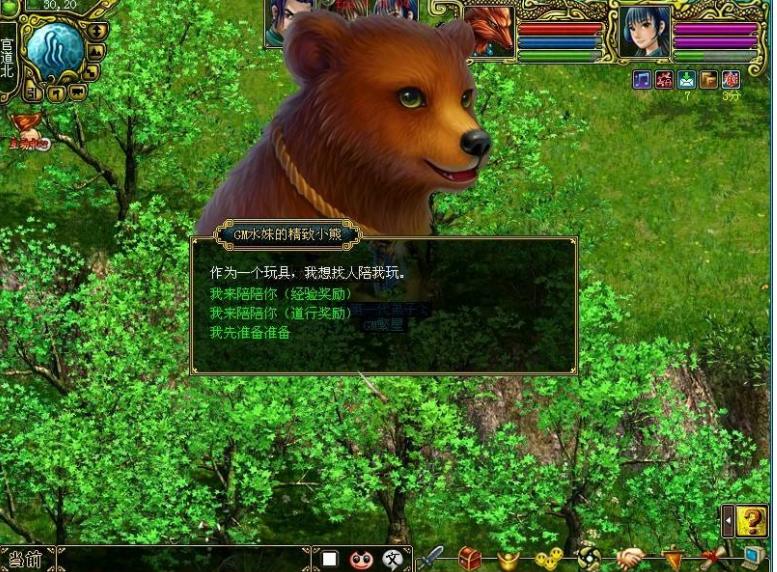Image resolution: width=777 pixels, height=572 pixels.
Task: Open the computer monitor system icon
Action: (x=753, y=558)
